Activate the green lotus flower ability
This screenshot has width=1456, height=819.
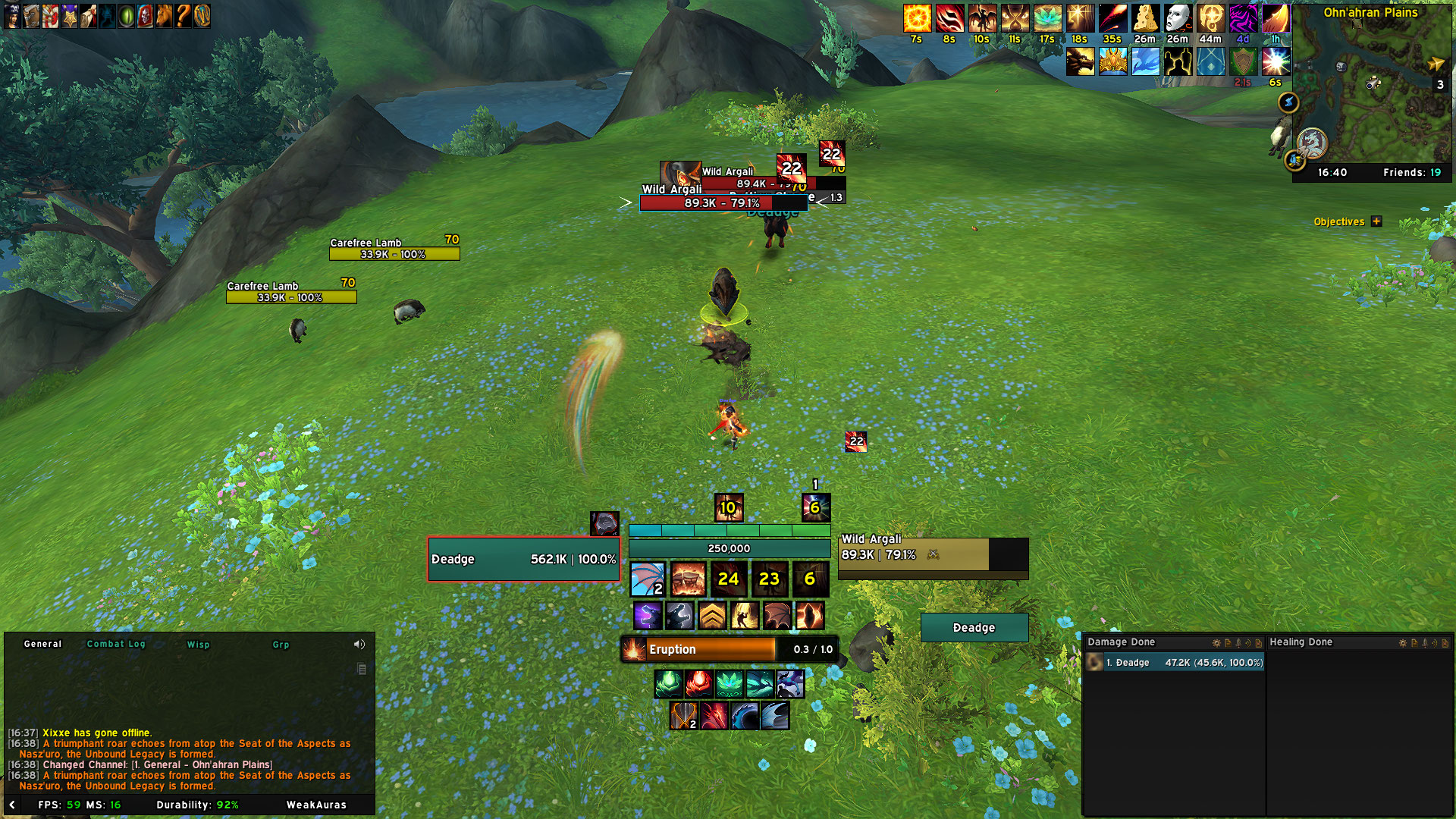pos(729,684)
